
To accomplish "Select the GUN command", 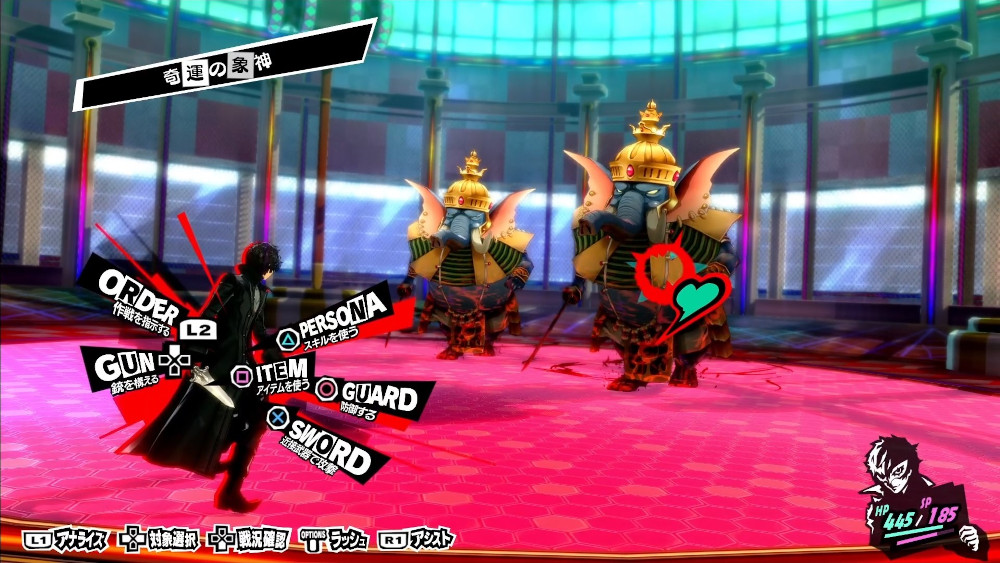I will 127,368.
